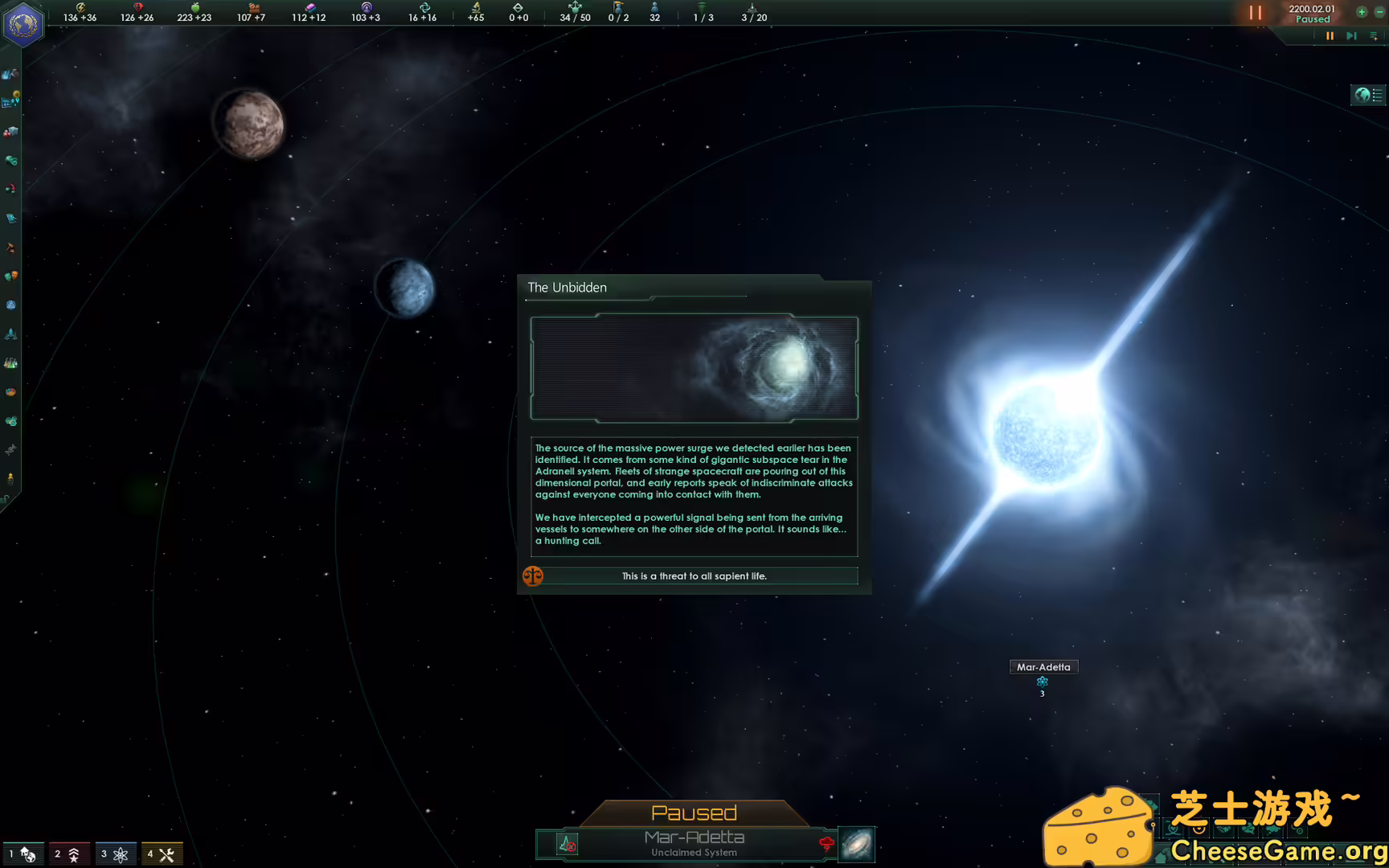Image resolution: width=1389 pixels, height=868 pixels.
Task: Click the Mar-Adetta system name label
Action: [x=1043, y=666]
